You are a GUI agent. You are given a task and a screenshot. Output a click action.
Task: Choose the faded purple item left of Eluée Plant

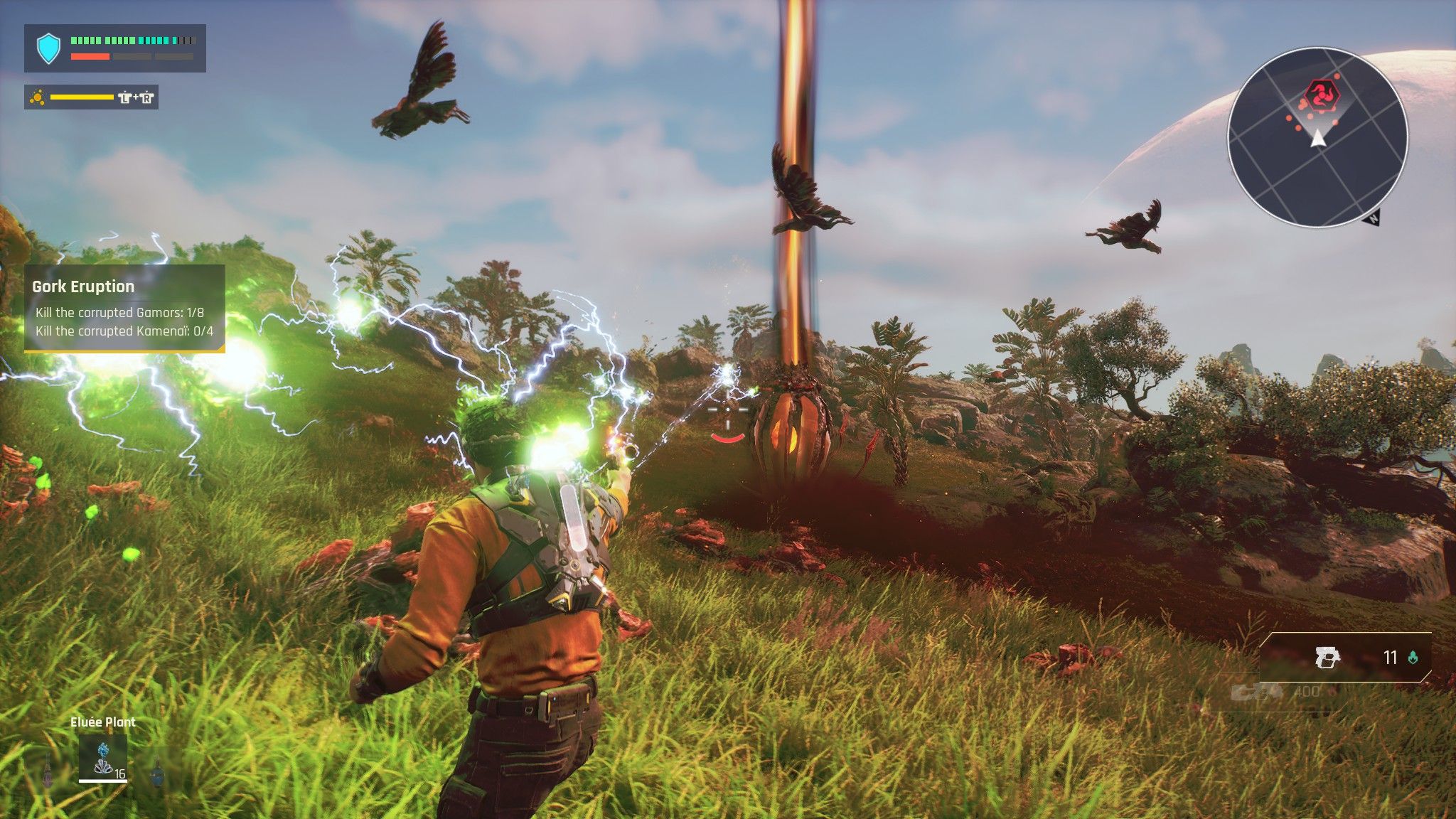[48, 769]
